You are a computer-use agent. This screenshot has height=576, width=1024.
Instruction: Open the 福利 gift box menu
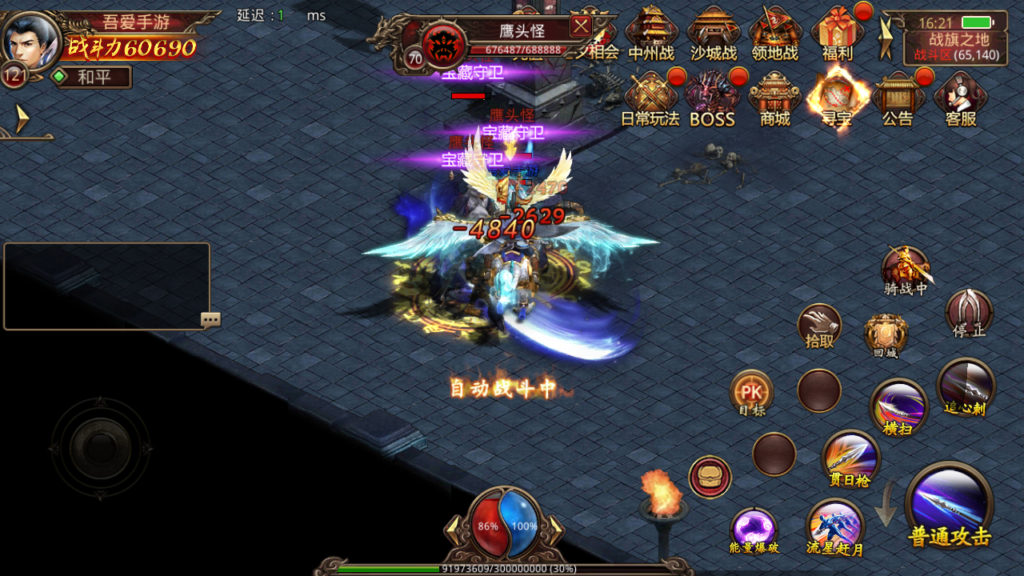838,32
